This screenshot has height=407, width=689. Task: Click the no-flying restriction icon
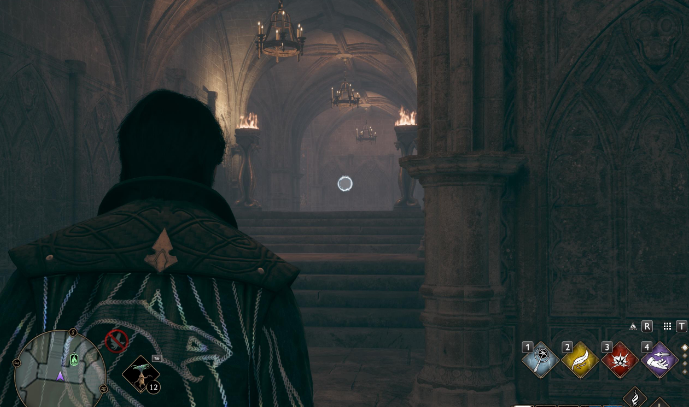click(116, 341)
